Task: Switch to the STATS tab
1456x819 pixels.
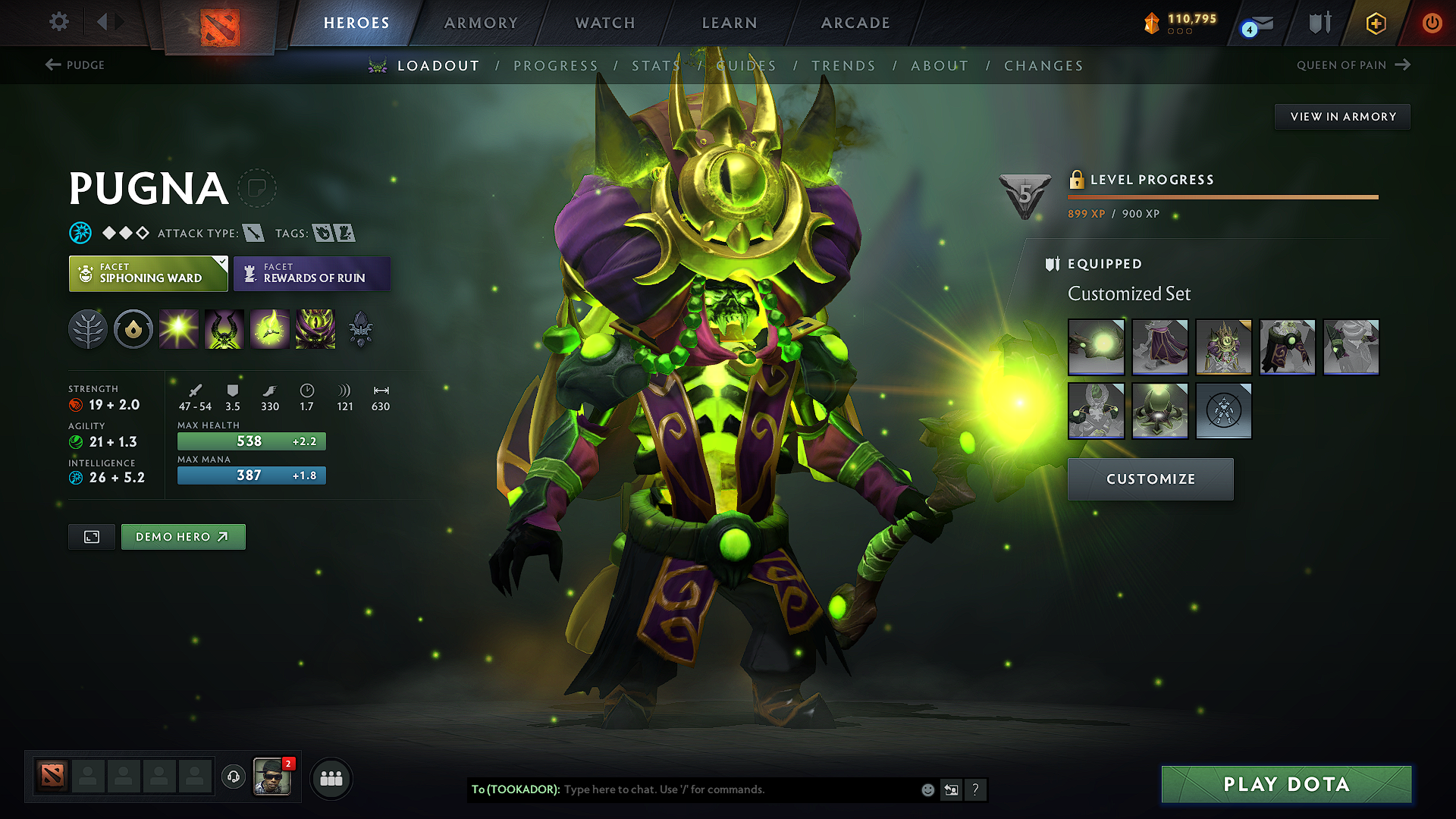Action: point(656,66)
